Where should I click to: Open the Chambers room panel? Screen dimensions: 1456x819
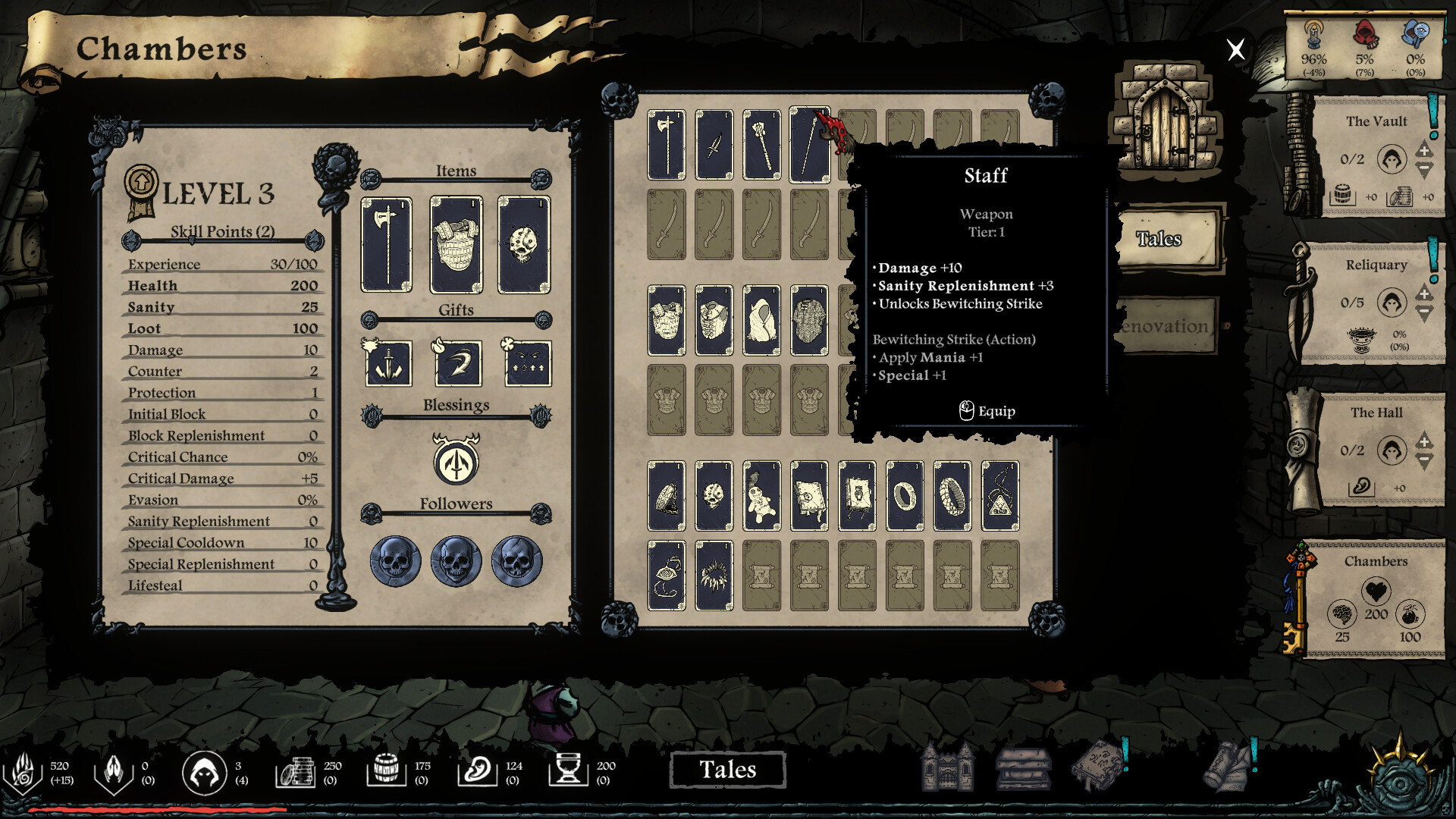tap(1375, 599)
